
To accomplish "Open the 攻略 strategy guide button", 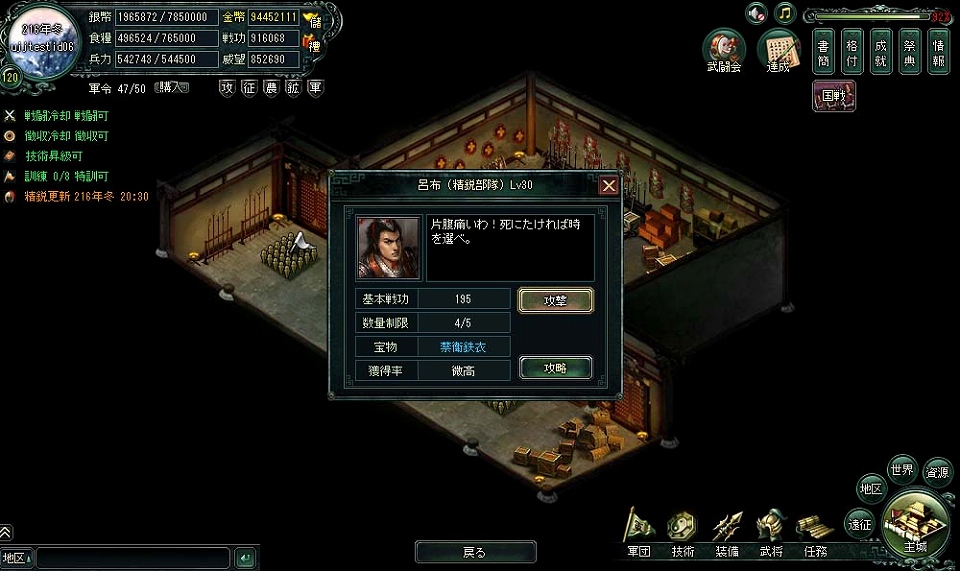I will coord(555,368).
